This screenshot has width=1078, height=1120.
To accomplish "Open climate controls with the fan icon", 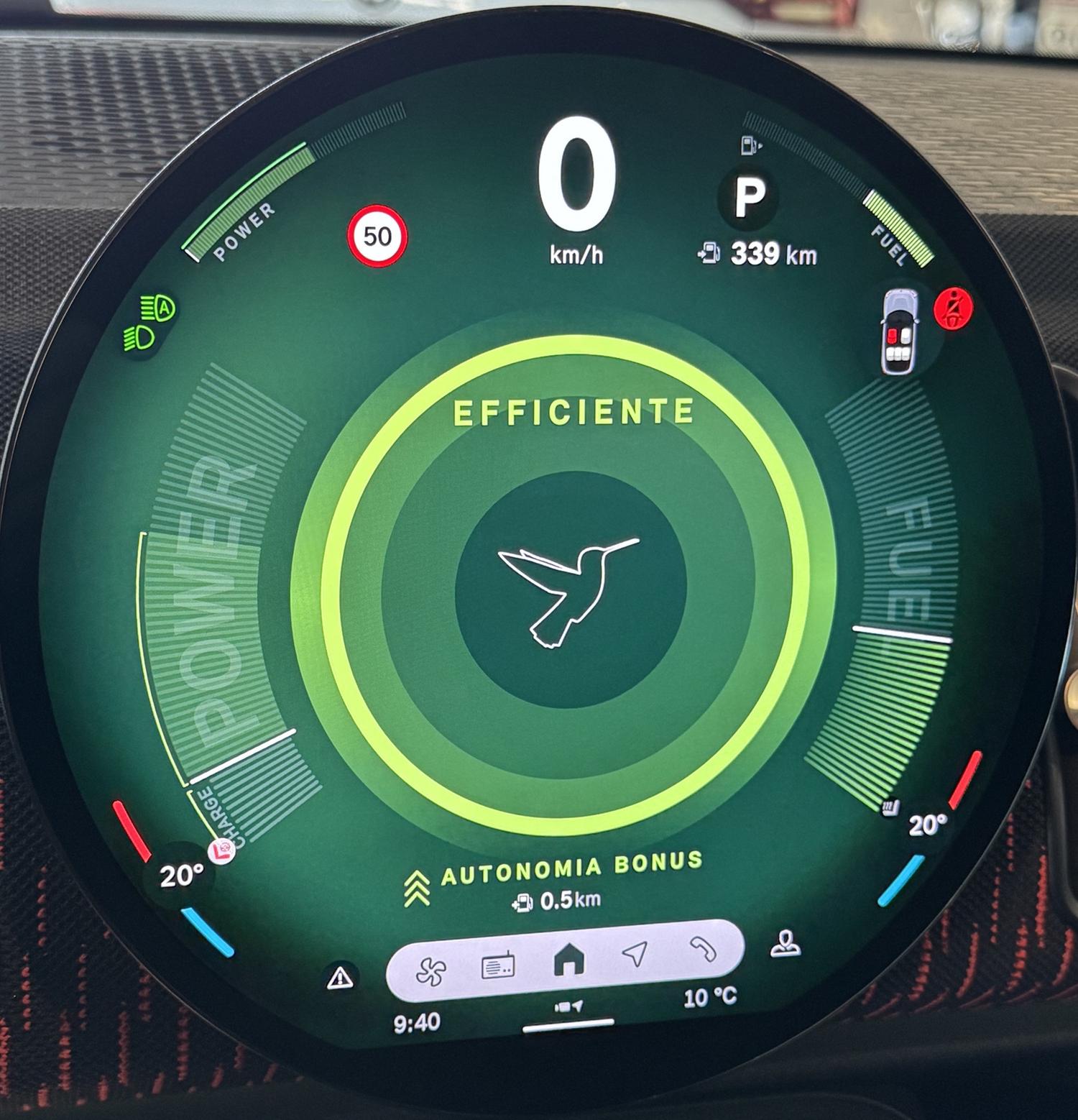I will pyautogui.click(x=431, y=971).
